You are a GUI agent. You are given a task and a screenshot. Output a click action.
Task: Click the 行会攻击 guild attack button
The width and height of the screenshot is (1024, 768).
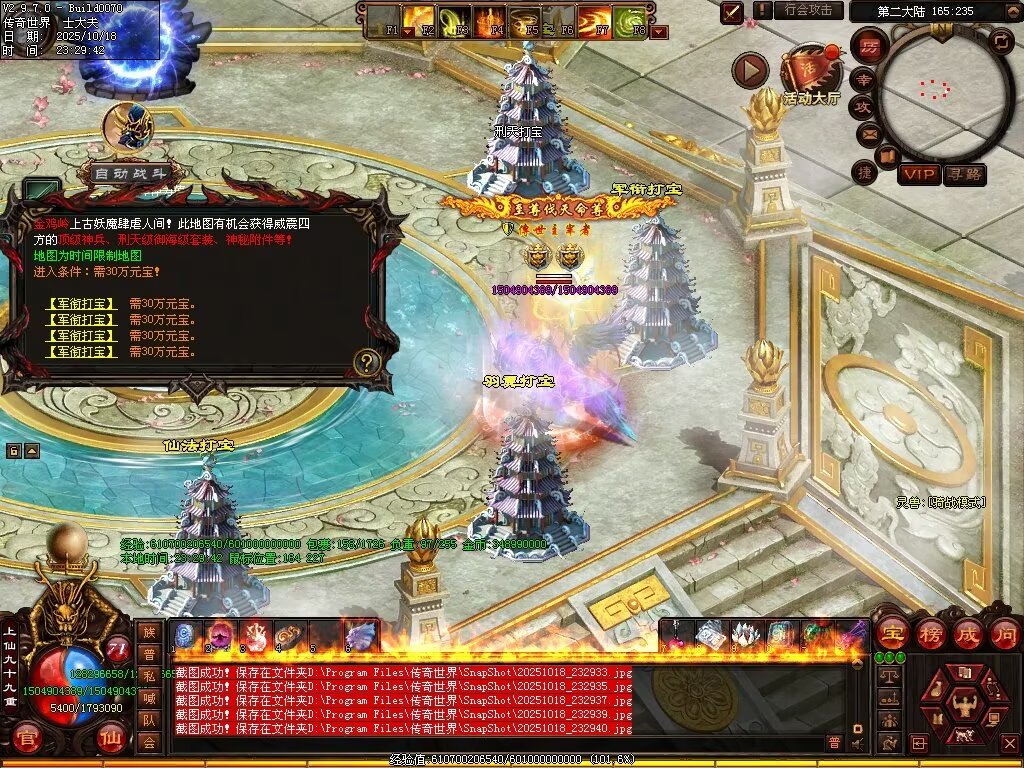point(808,10)
